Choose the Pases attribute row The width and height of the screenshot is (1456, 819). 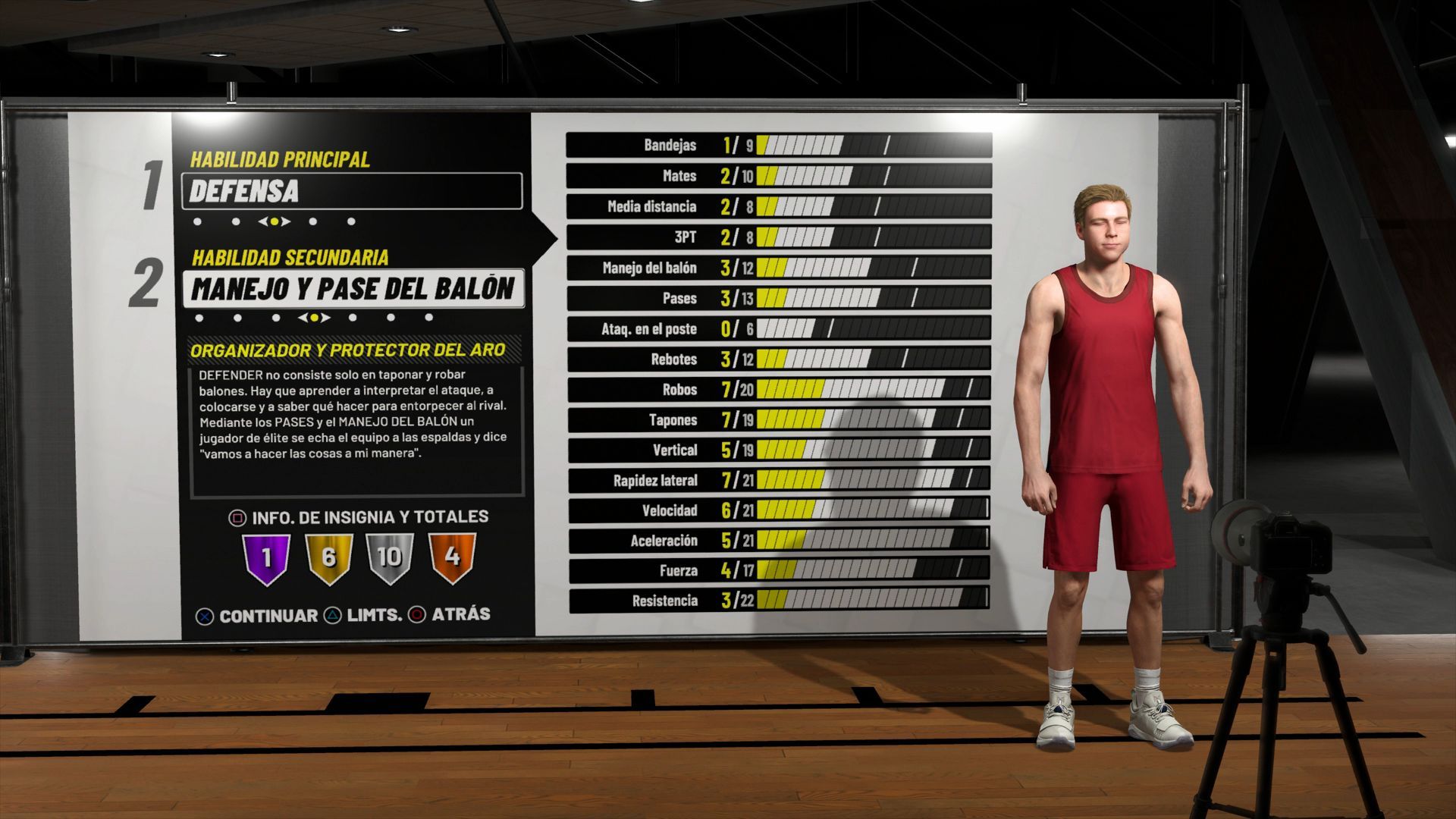779,298
